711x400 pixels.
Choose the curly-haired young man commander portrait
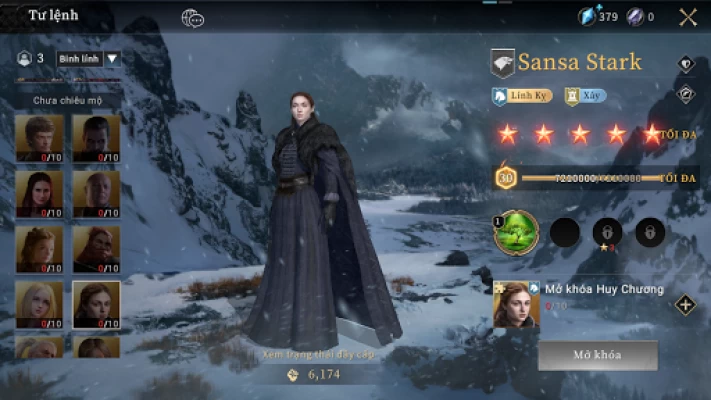39,138
